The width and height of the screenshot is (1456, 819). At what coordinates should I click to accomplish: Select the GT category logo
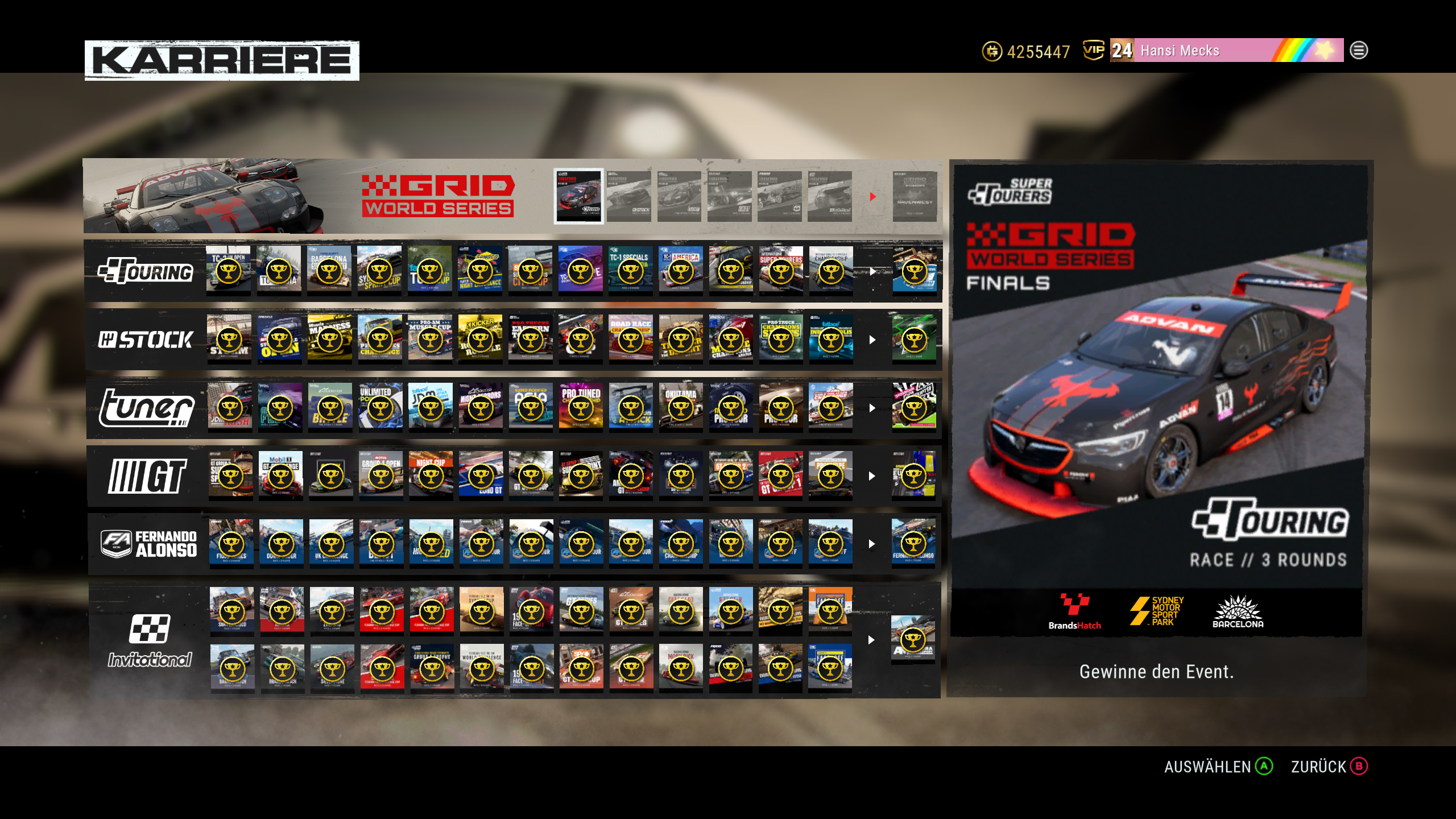tap(145, 476)
